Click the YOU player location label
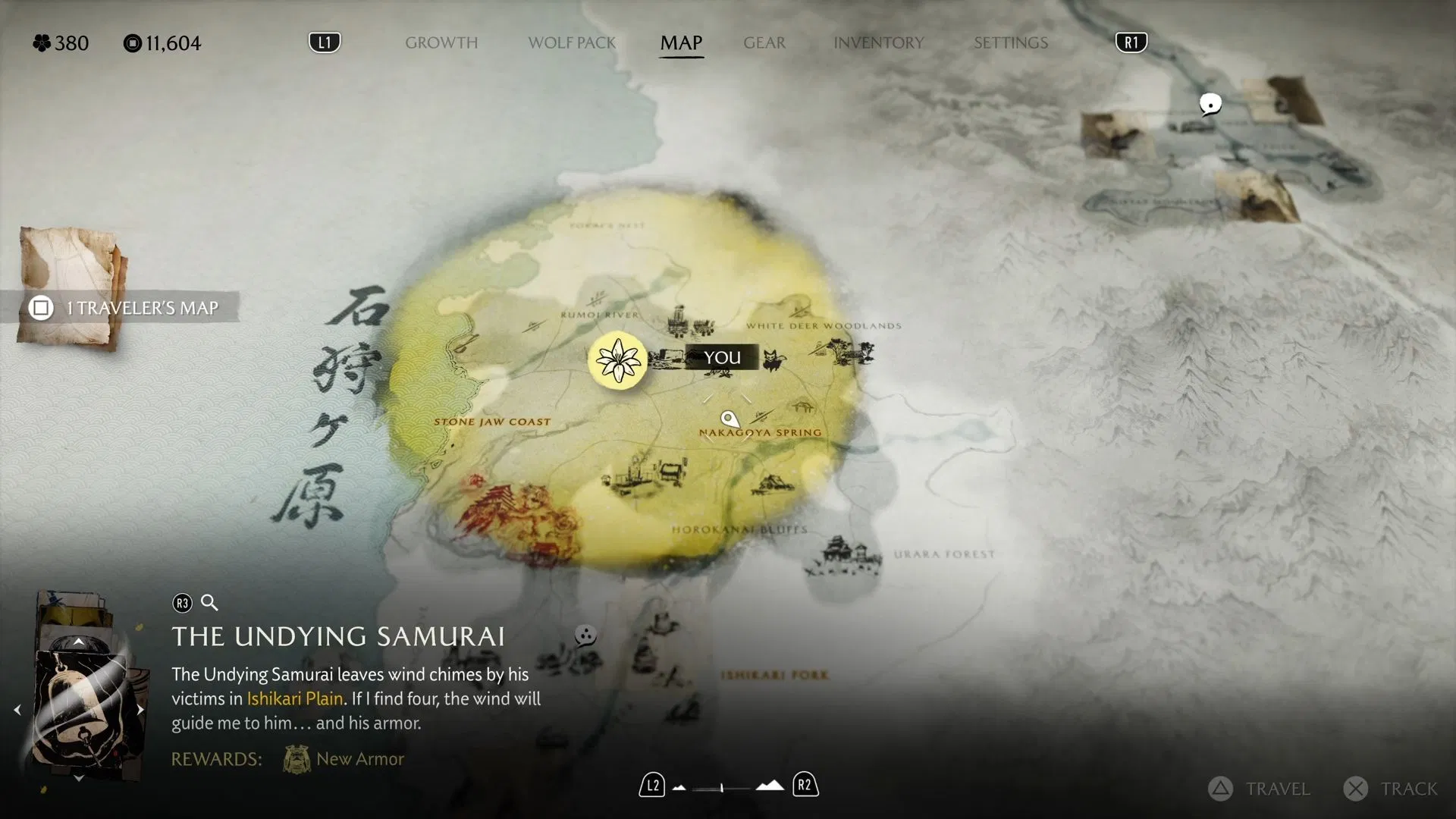This screenshot has width=1456, height=819. [x=723, y=357]
